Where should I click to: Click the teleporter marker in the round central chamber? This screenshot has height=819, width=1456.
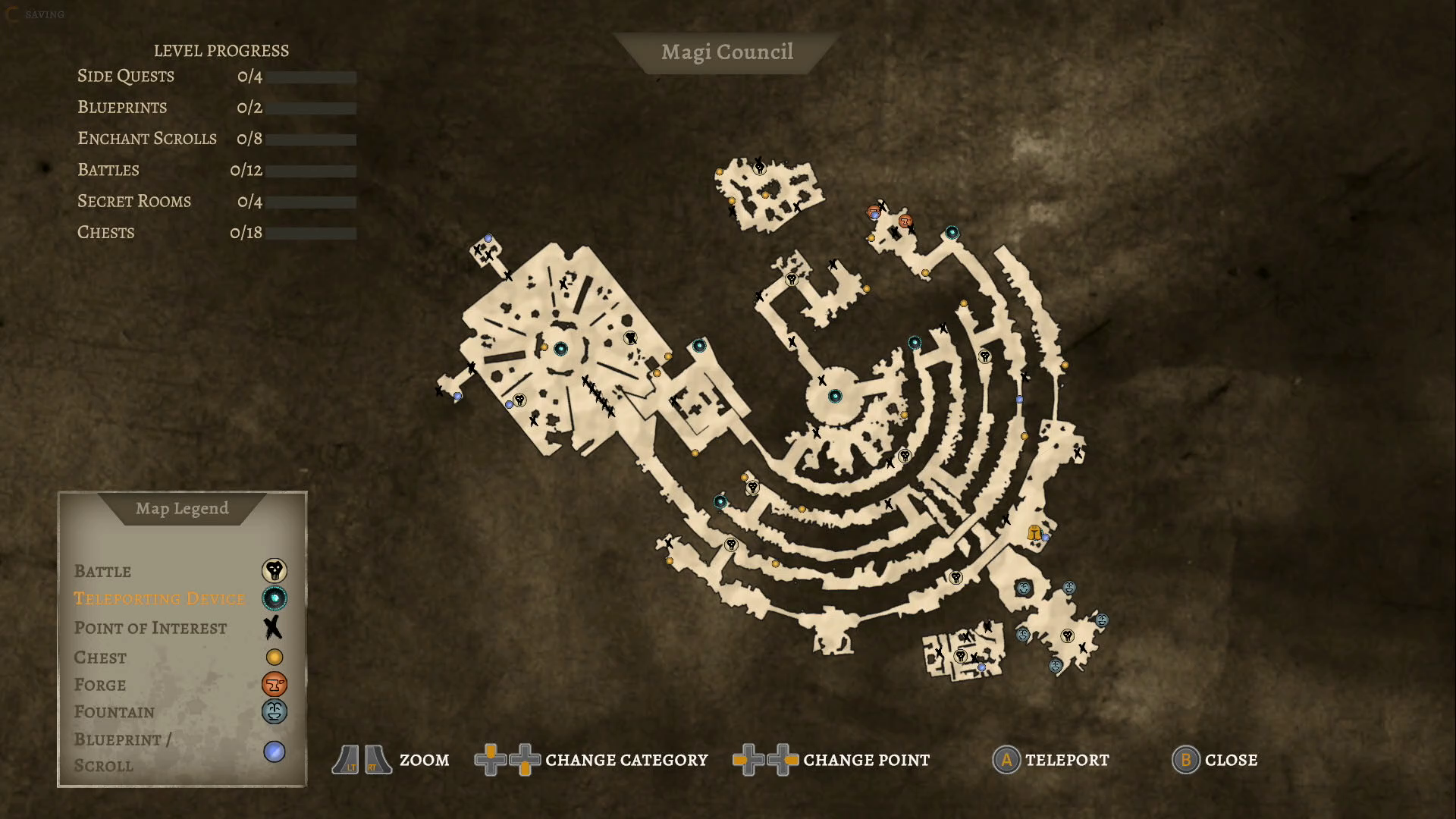tap(835, 396)
